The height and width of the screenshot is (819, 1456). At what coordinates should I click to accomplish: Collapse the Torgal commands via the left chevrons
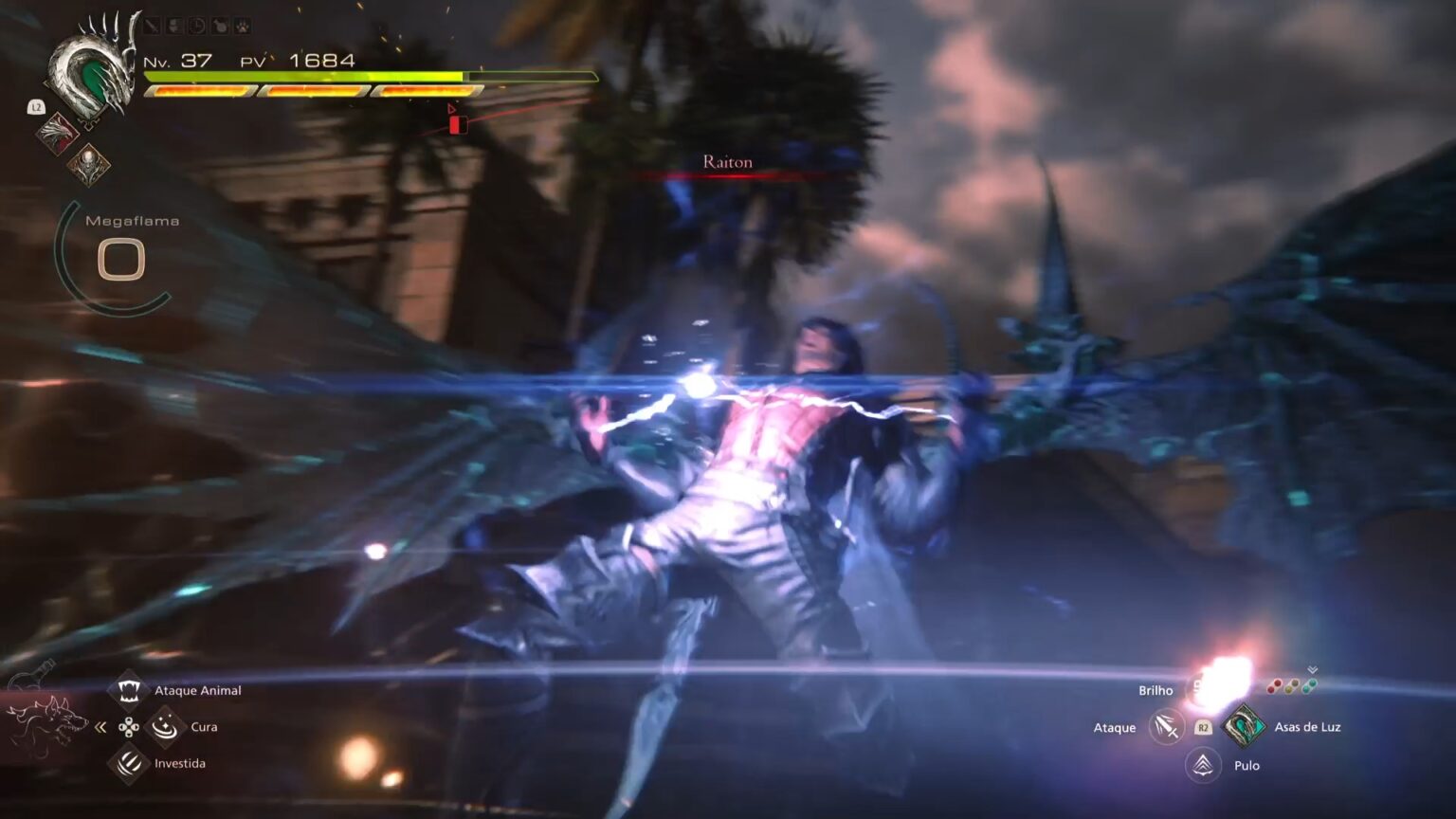click(99, 725)
